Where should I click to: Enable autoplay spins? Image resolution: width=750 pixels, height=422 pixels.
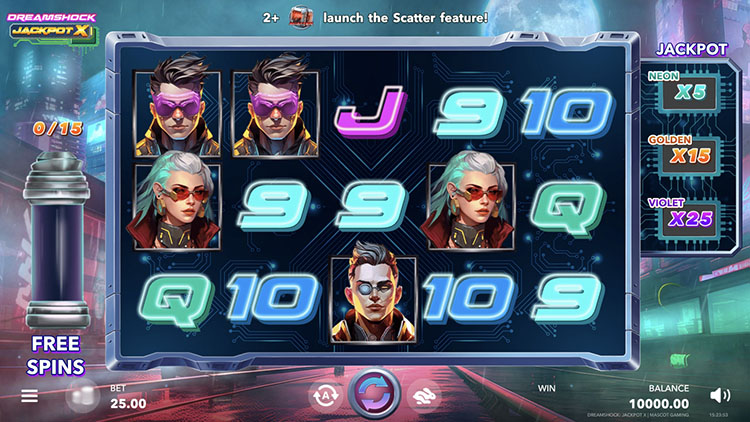(325, 396)
